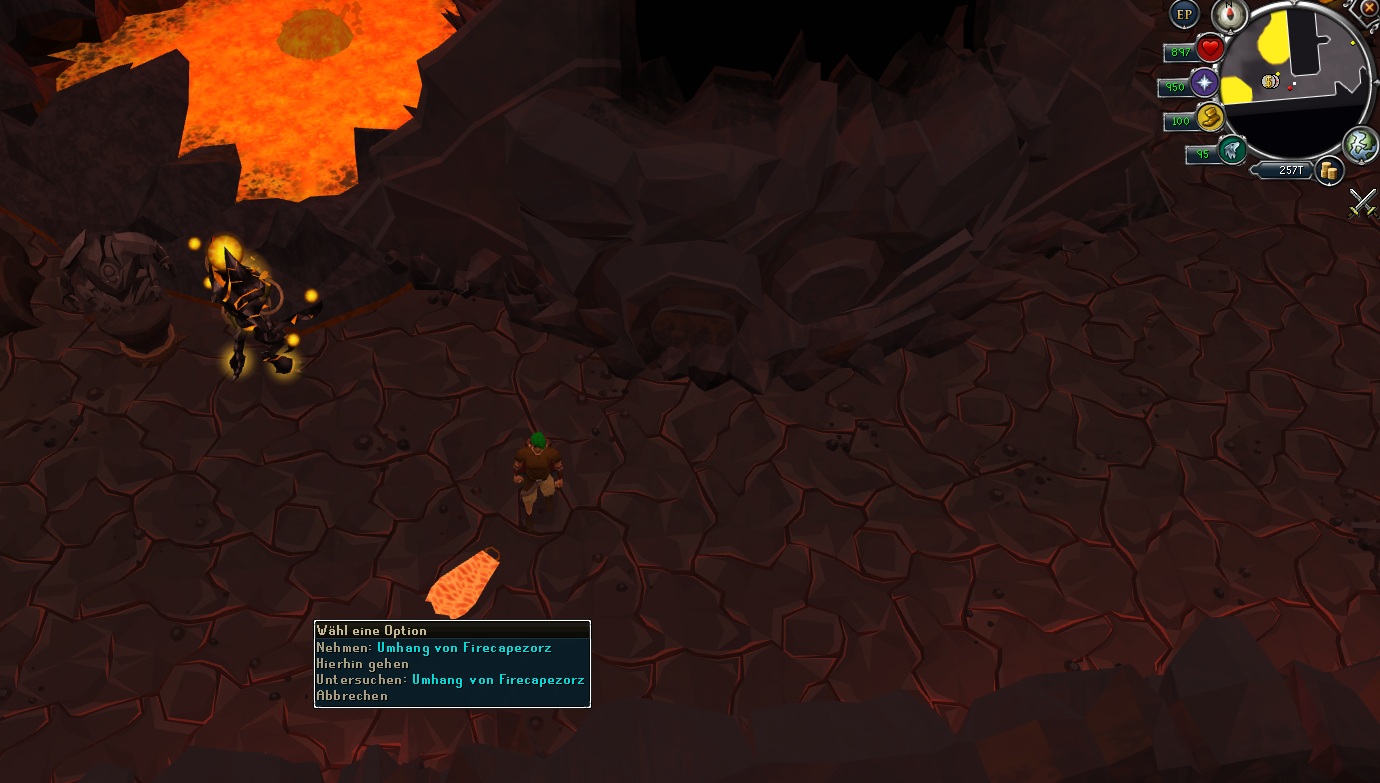1380x783 pixels.
Task: Close the game with orange X button
Action: coord(1369,7)
